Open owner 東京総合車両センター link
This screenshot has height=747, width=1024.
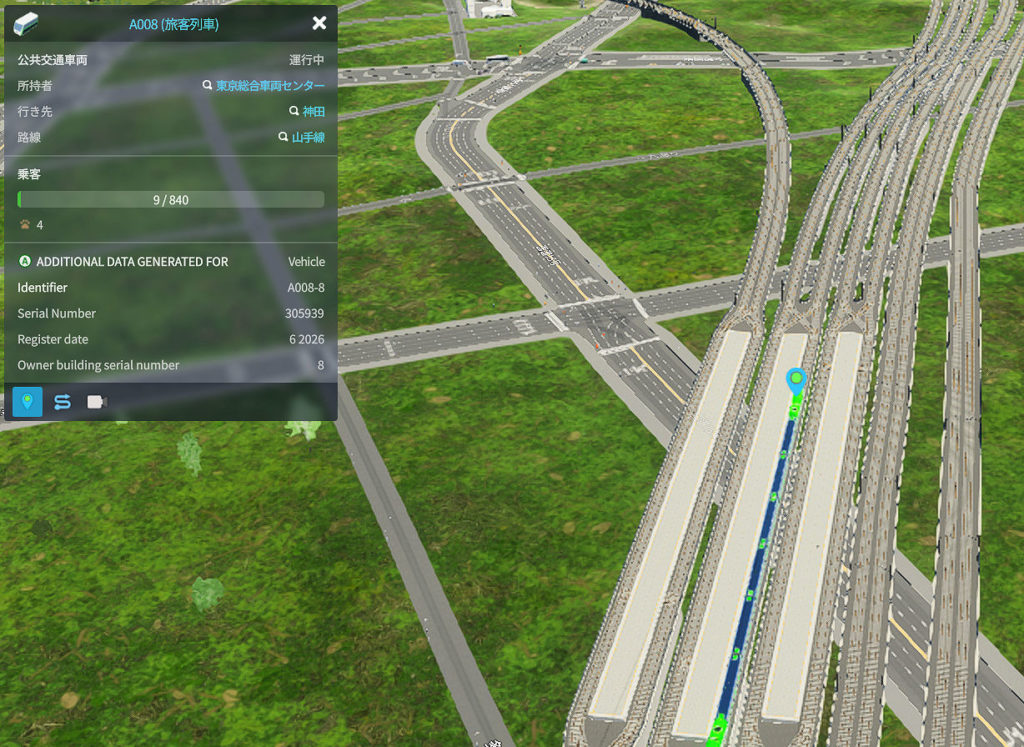tap(270, 86)
